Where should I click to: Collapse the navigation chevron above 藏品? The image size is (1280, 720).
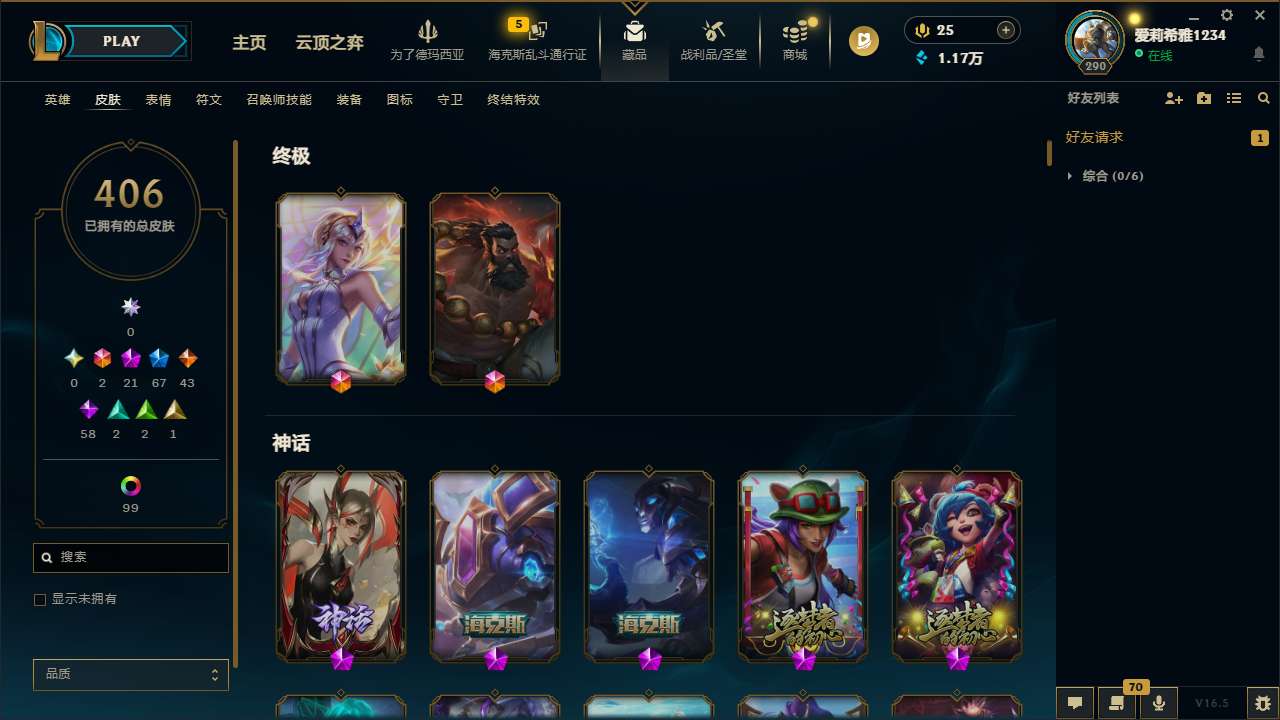click(634, 7)
